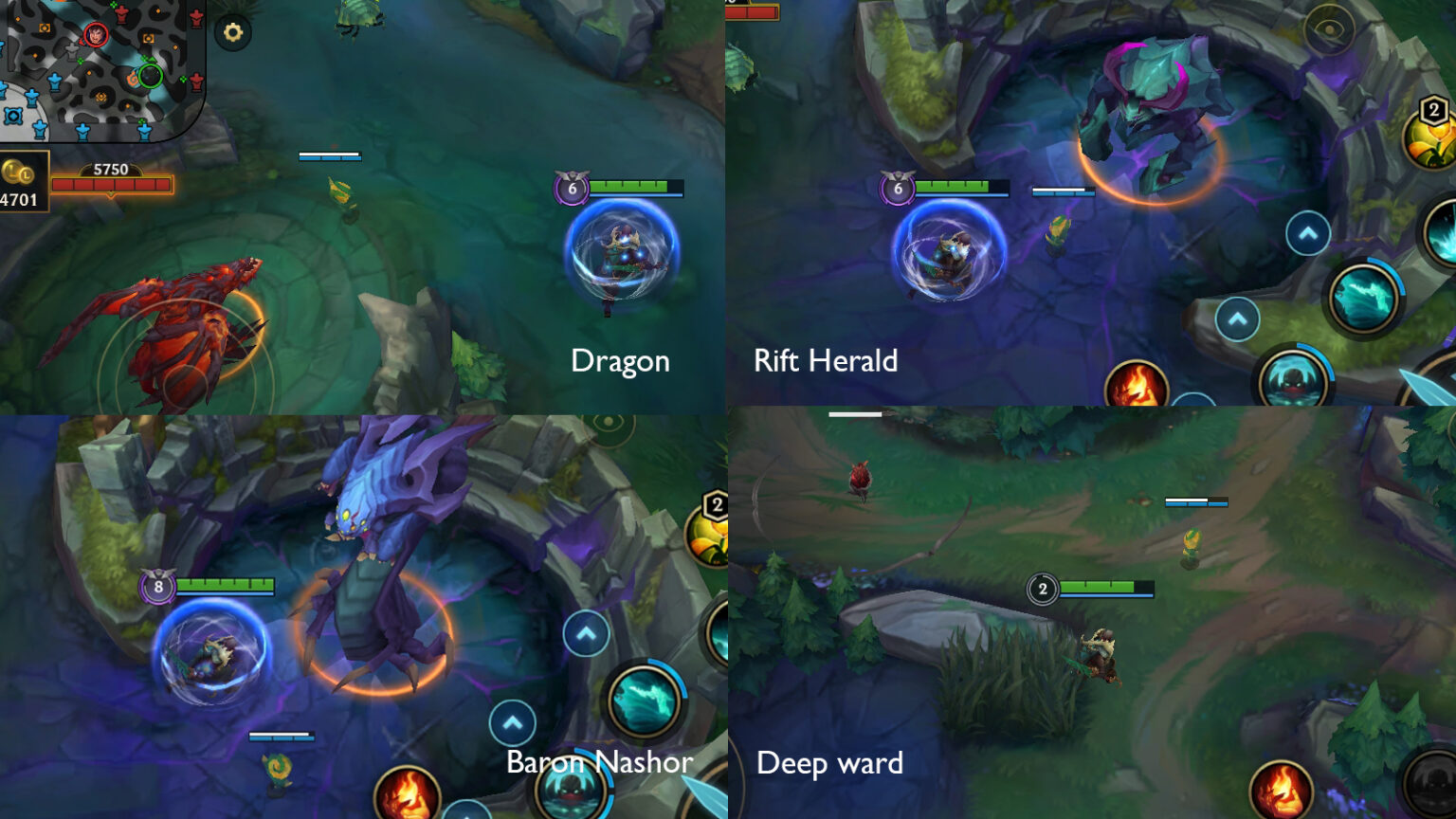Viewport: 1456px width, 819px height.
Task: Select the Baron Nashor panel label
Action: (601, 762)
